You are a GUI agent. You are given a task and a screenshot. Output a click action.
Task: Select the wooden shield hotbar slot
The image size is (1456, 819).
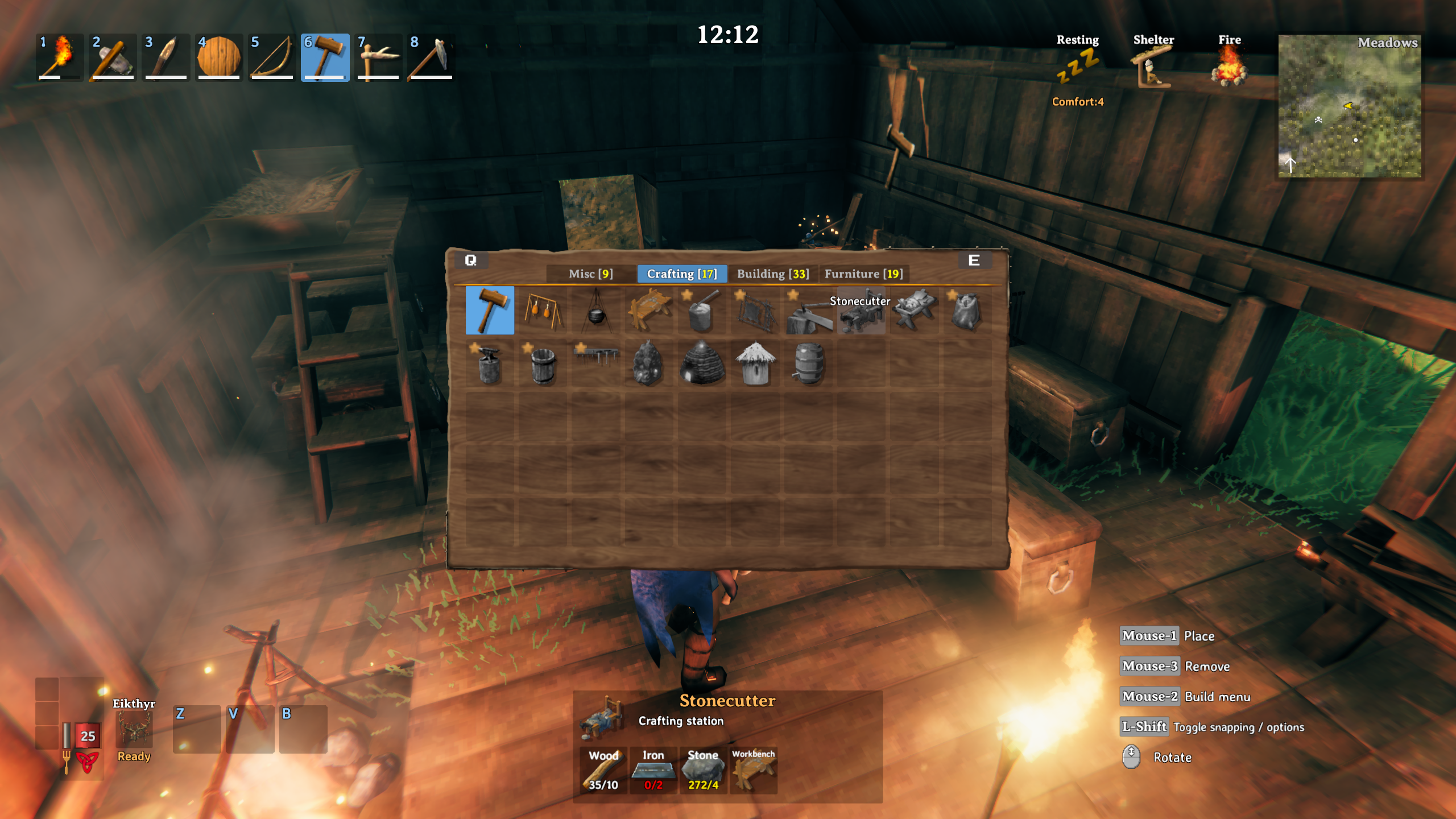click(218, 57)
